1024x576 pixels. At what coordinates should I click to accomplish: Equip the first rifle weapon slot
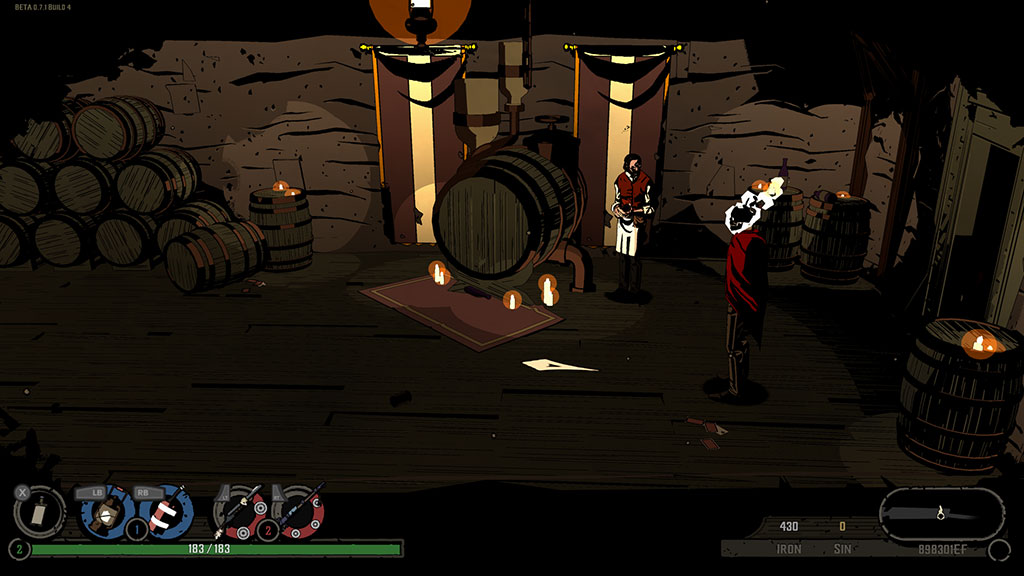point(240,511)
